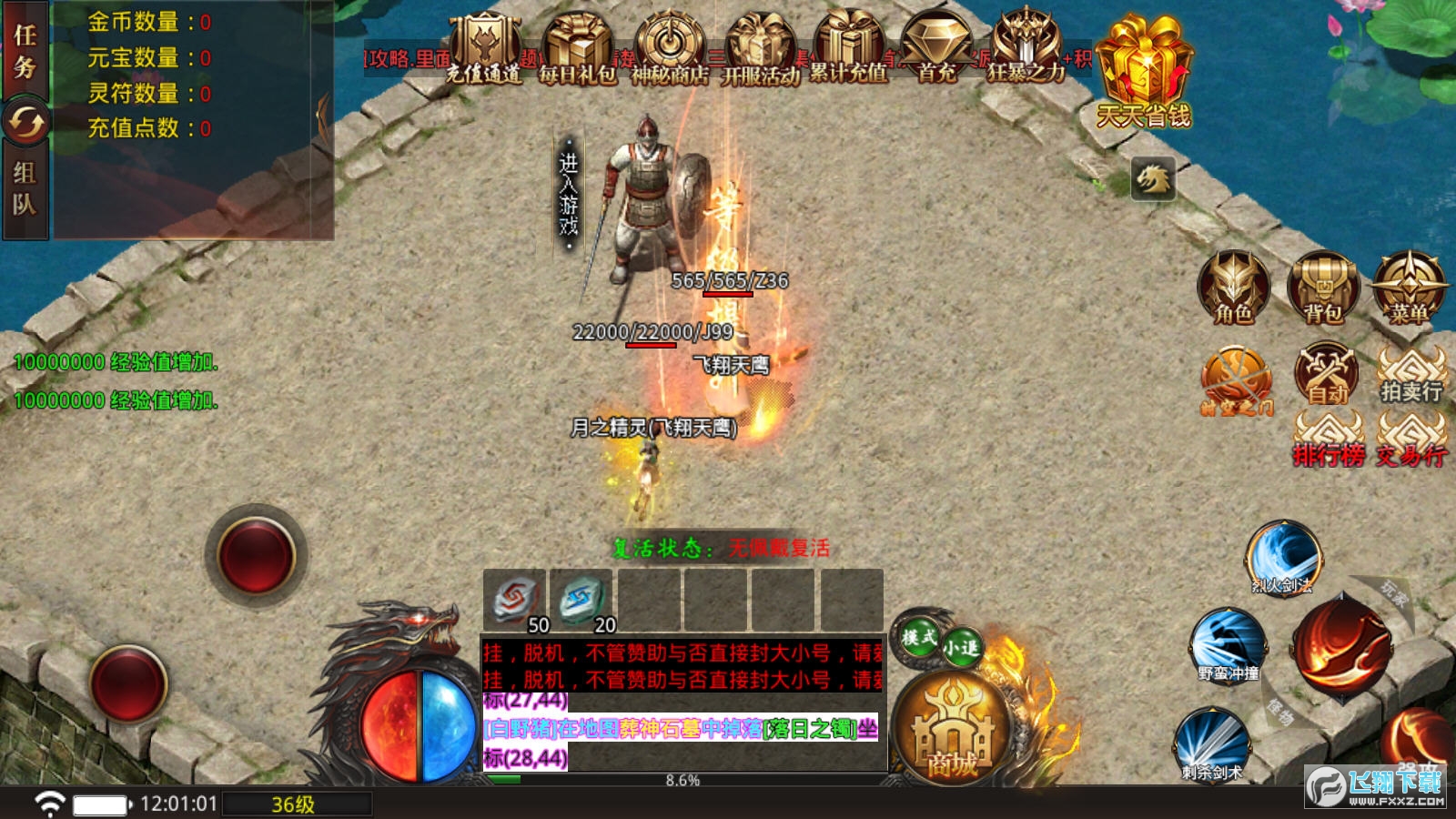The height and width of the screenshot is (819, 1456).
Task: Claim the 每日礼包 daily gift pack
Action: coord(577,50)
